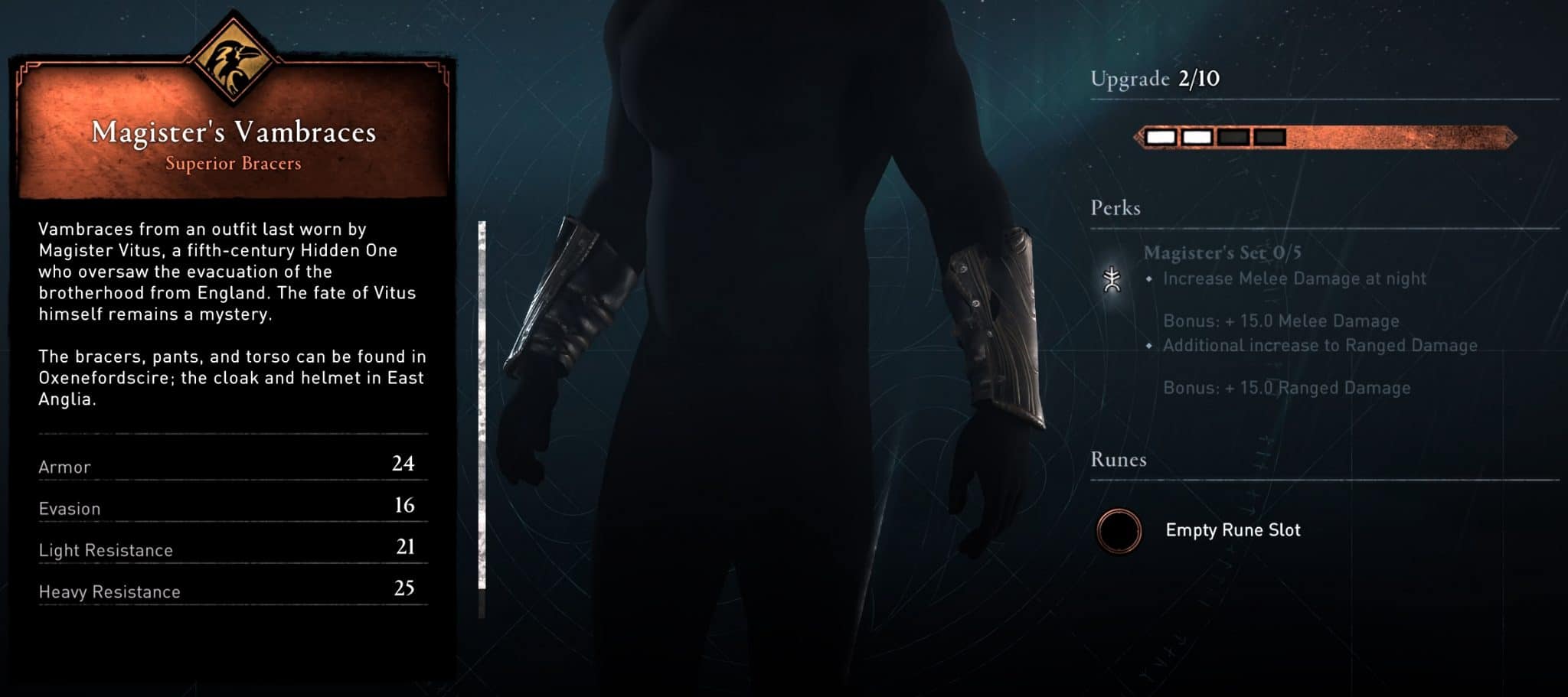
Task: Click the Runes section header
Action: point(1118,459)
